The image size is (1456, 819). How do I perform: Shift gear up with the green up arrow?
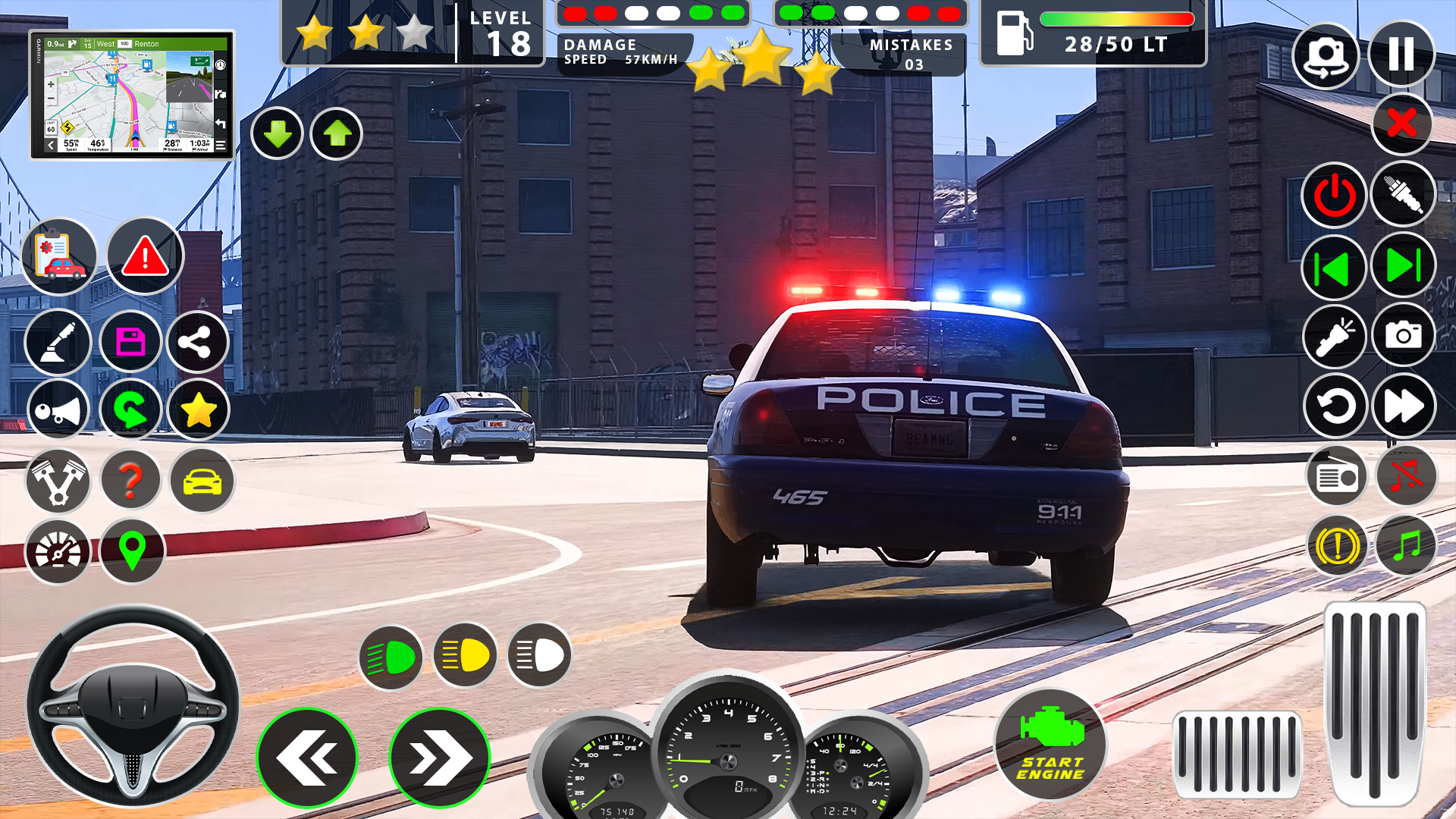coord(337,134)
